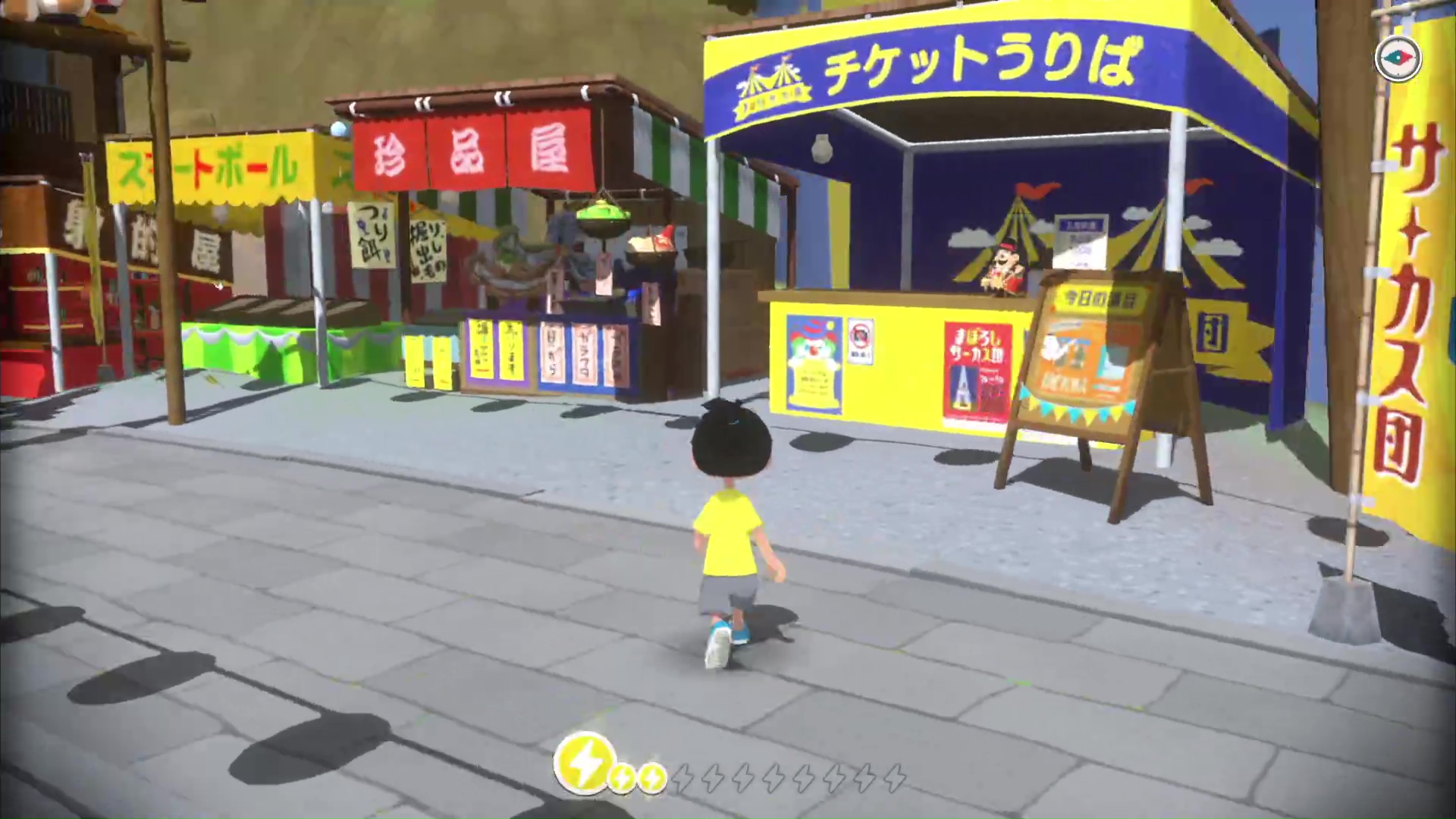This screenshot has height=819, width=1456.
Task: Select the boy in the yellow shirt
Action: click(730, 531)
